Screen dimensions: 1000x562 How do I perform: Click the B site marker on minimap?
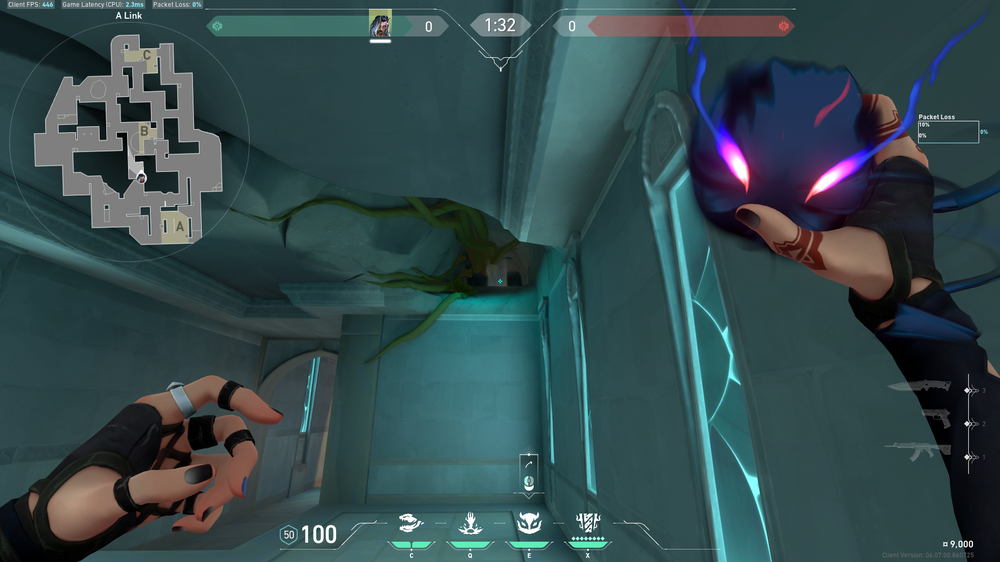(145, 129)
